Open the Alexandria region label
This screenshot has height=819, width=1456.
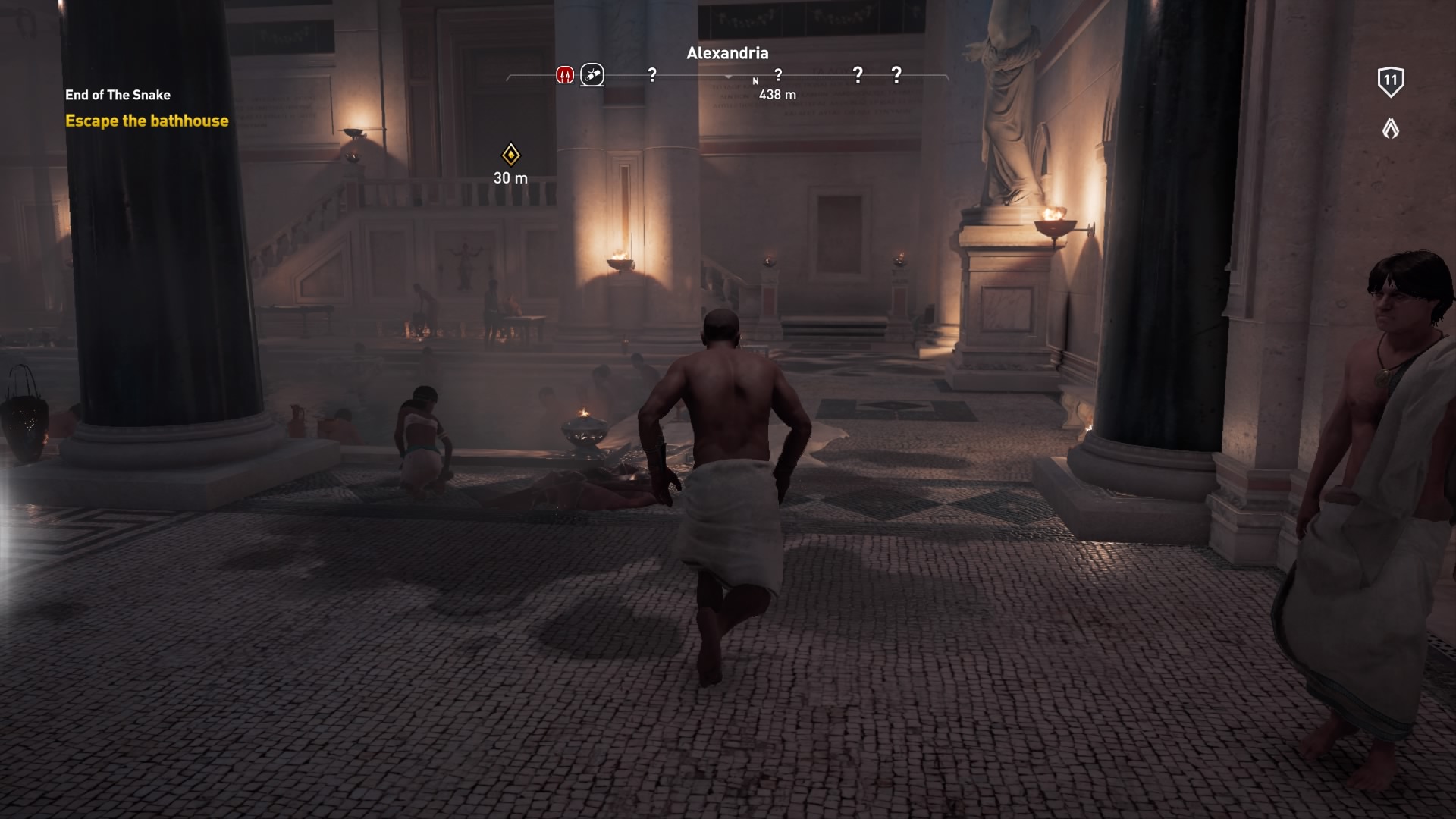[727, 53]
